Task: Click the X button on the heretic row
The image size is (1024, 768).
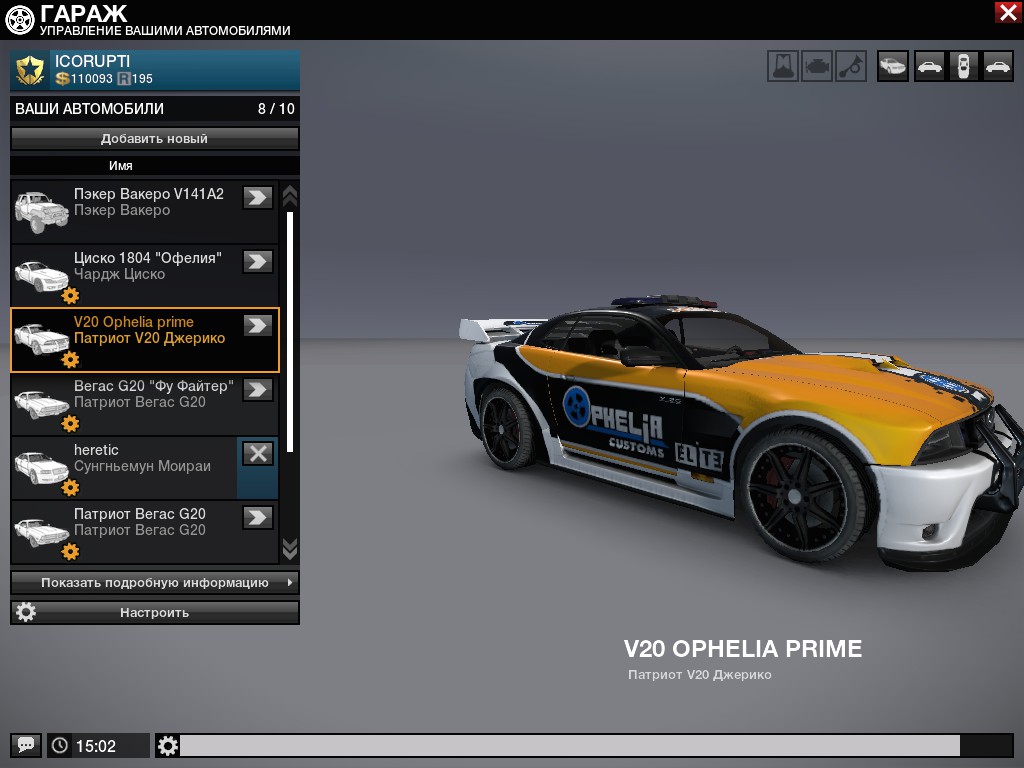Action: click(x=258, y=453)
